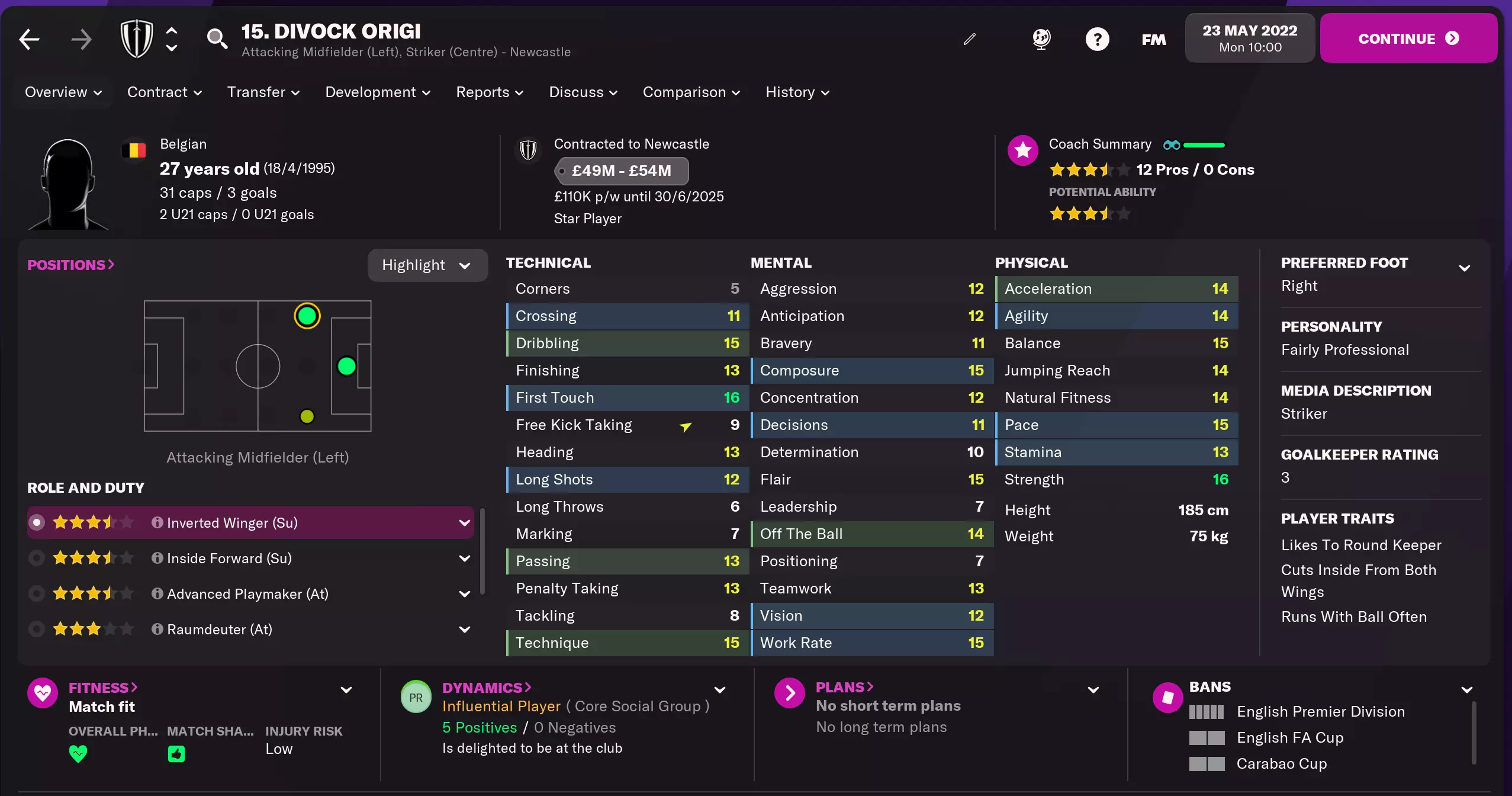The height and width of the screenshot is (796, 1512).
Task: Open the Development menu
Action: tap(378, 92)
